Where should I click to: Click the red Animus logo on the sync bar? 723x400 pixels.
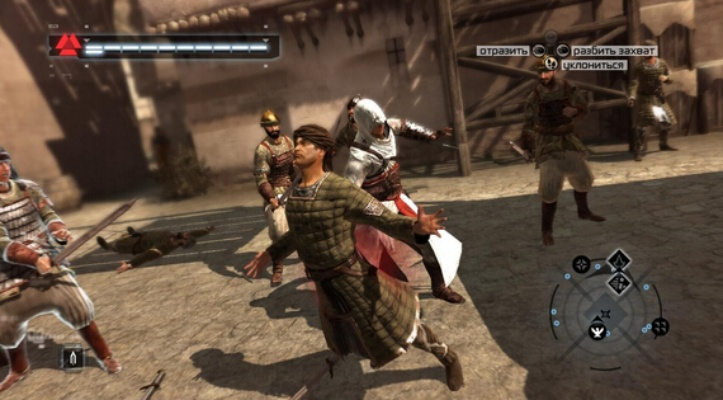pos(68,44)
